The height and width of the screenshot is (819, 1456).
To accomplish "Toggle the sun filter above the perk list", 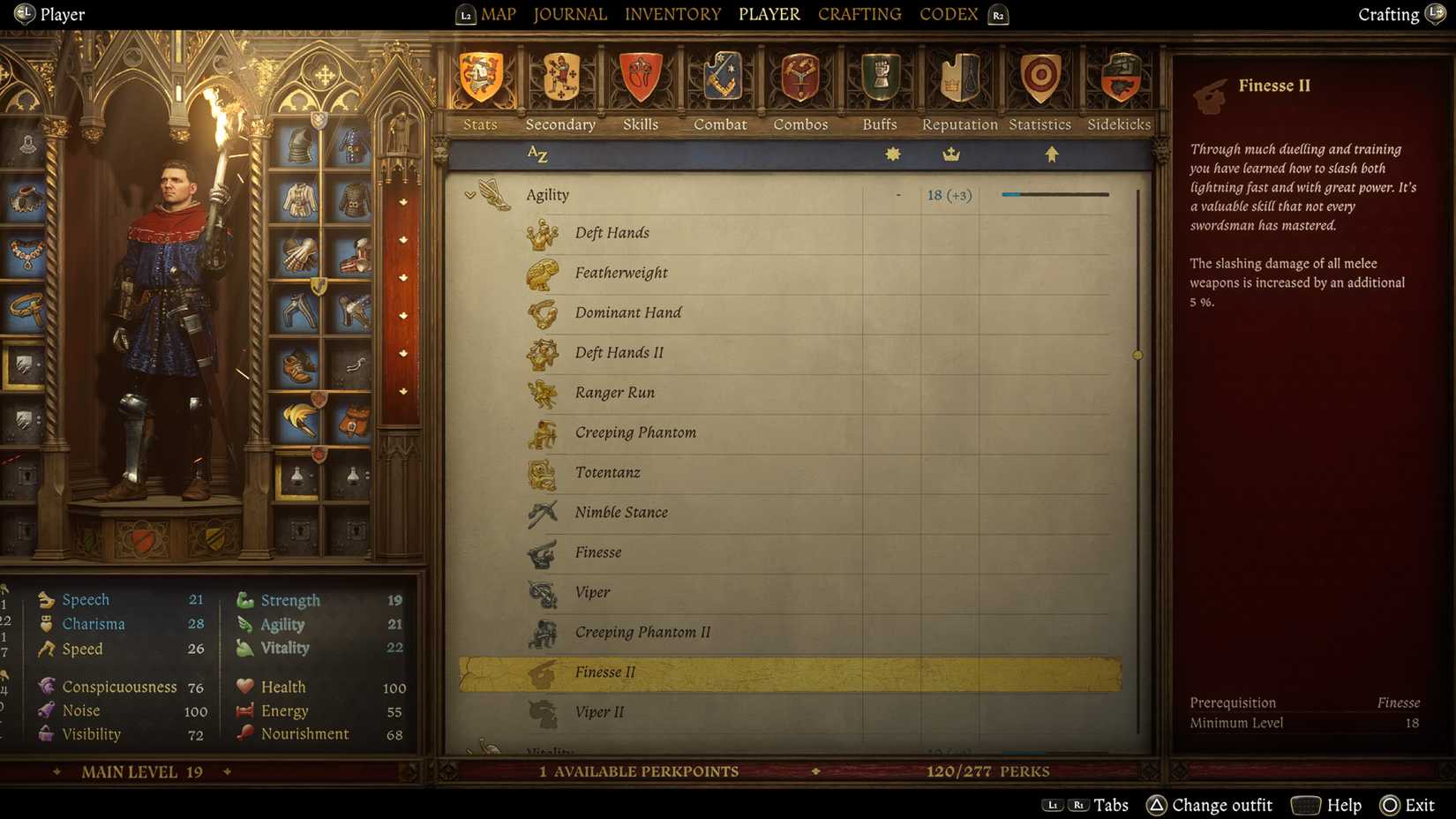I will 891,153.
